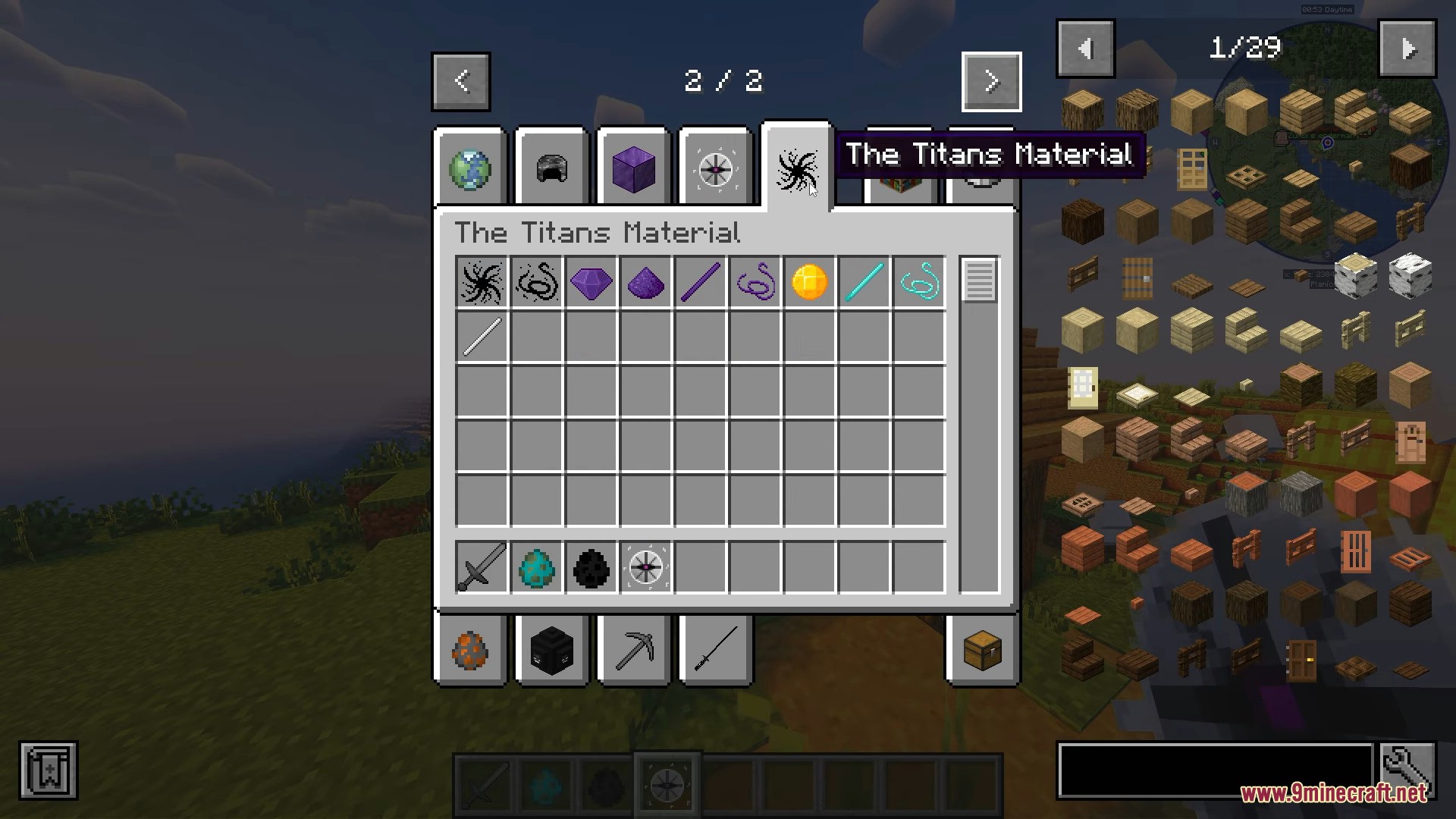Select the purple block tab
Screen dimensions: 1456x819
(x=633, y=168)
